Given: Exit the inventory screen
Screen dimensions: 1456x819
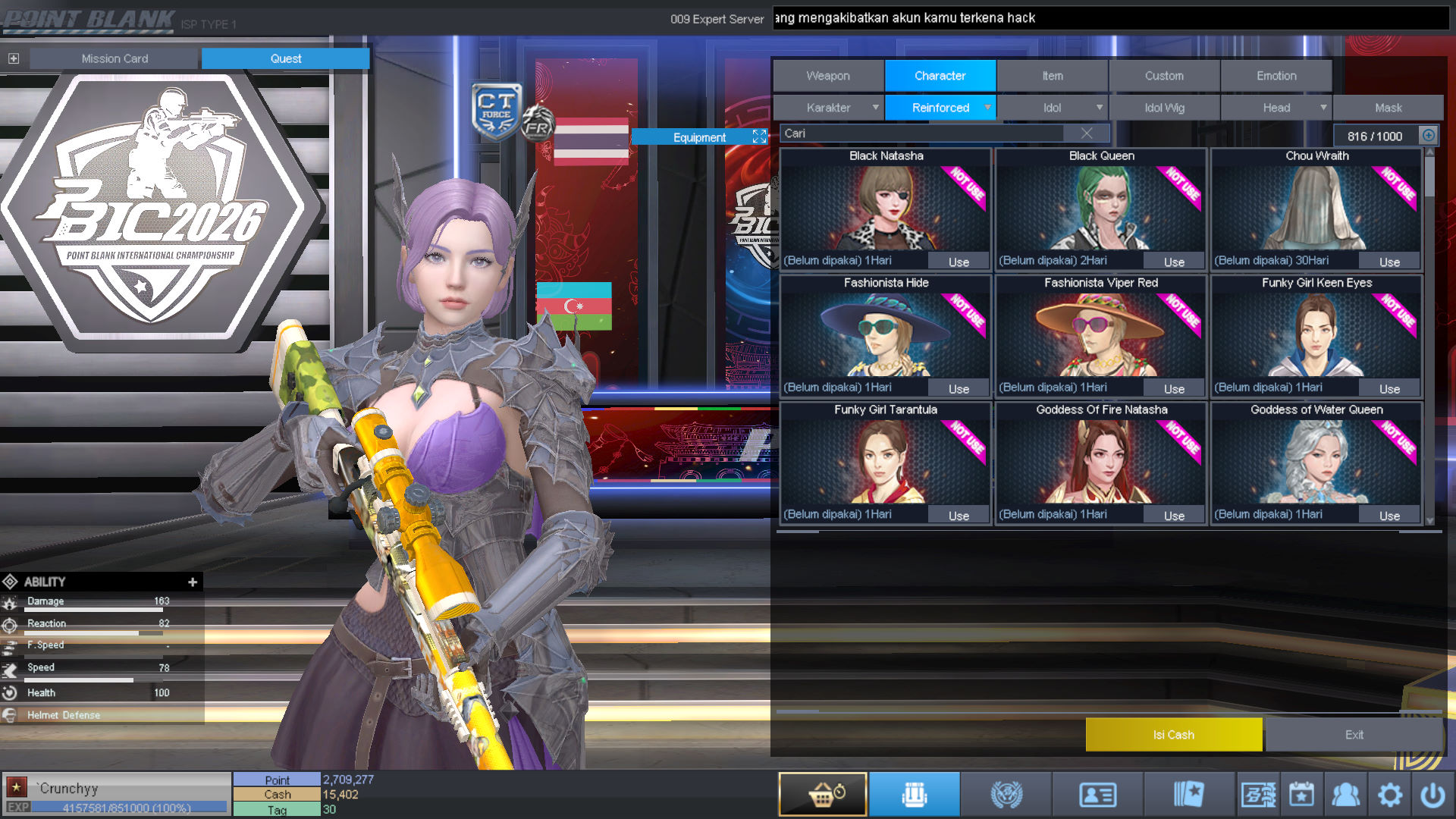Looking at the screenshot, I should coord(1354,734).
